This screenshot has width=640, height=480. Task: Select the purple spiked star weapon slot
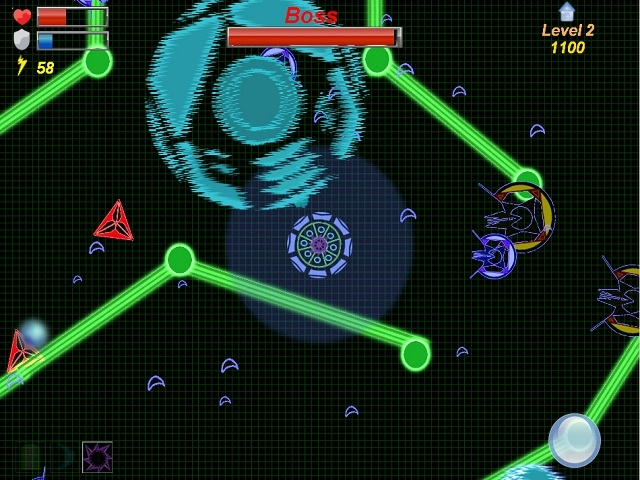click(97, 457)
